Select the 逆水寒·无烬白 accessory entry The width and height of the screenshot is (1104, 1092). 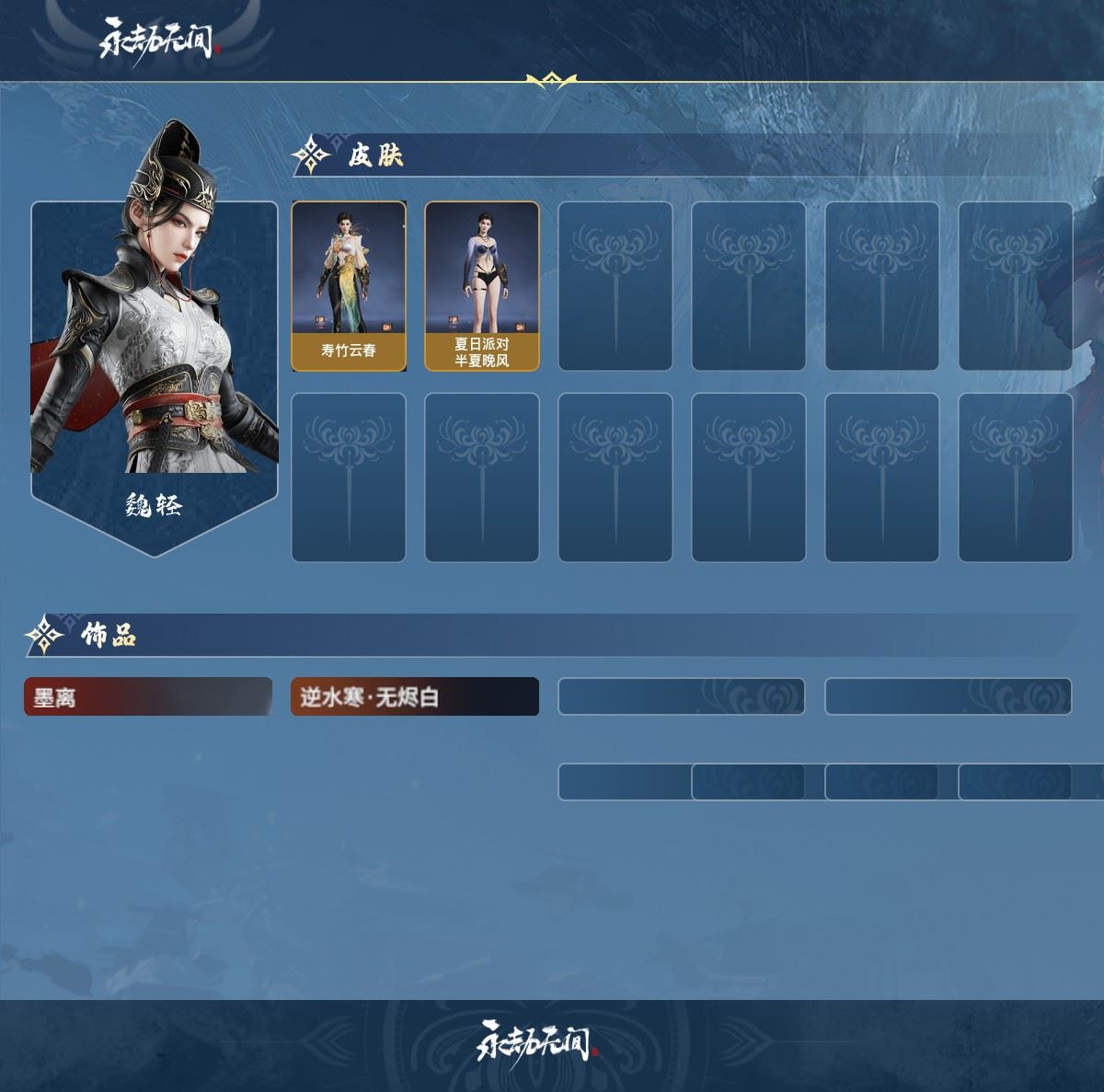click(x=415, y=697)
